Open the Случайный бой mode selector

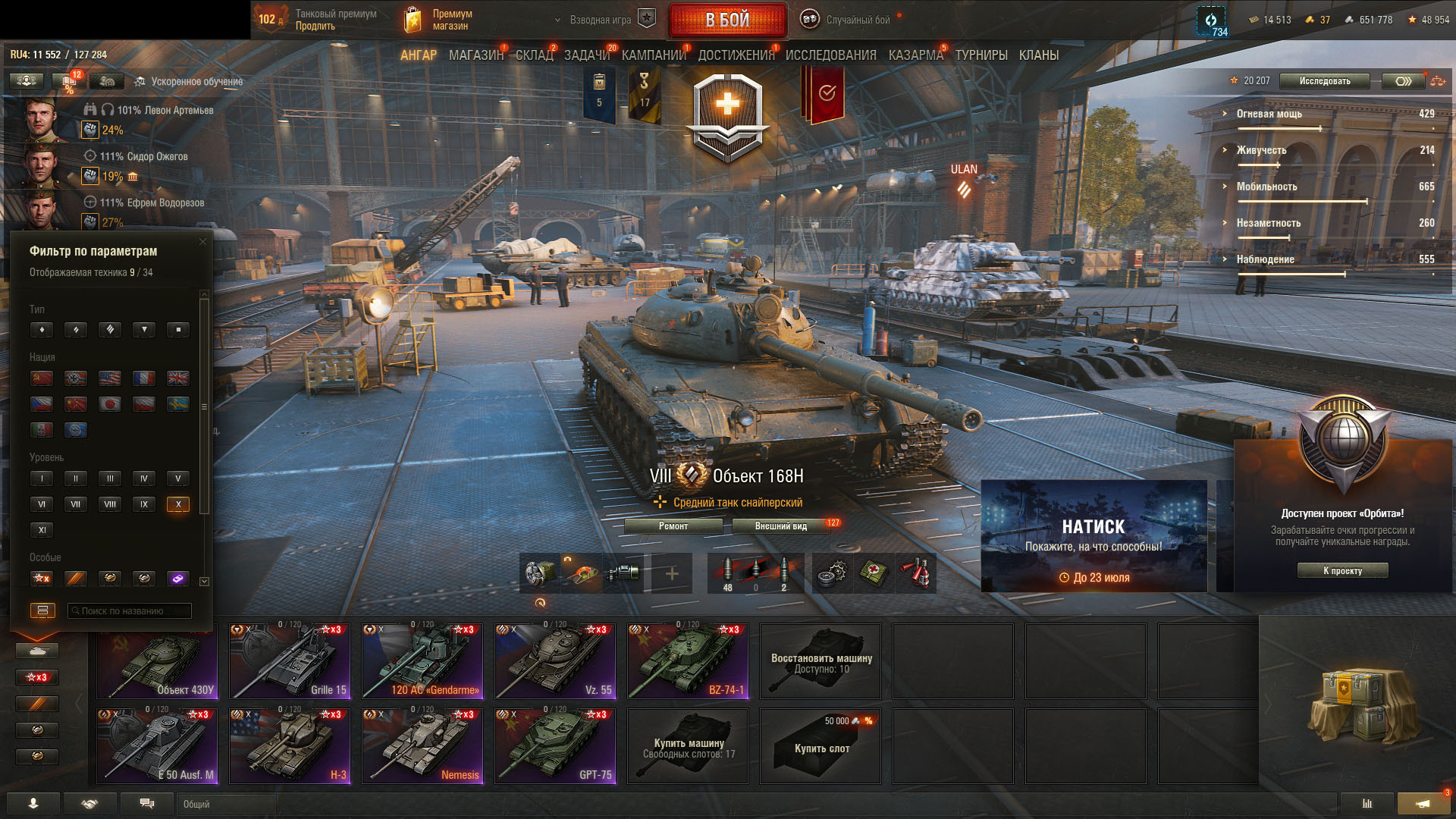[x=857, y=20]
